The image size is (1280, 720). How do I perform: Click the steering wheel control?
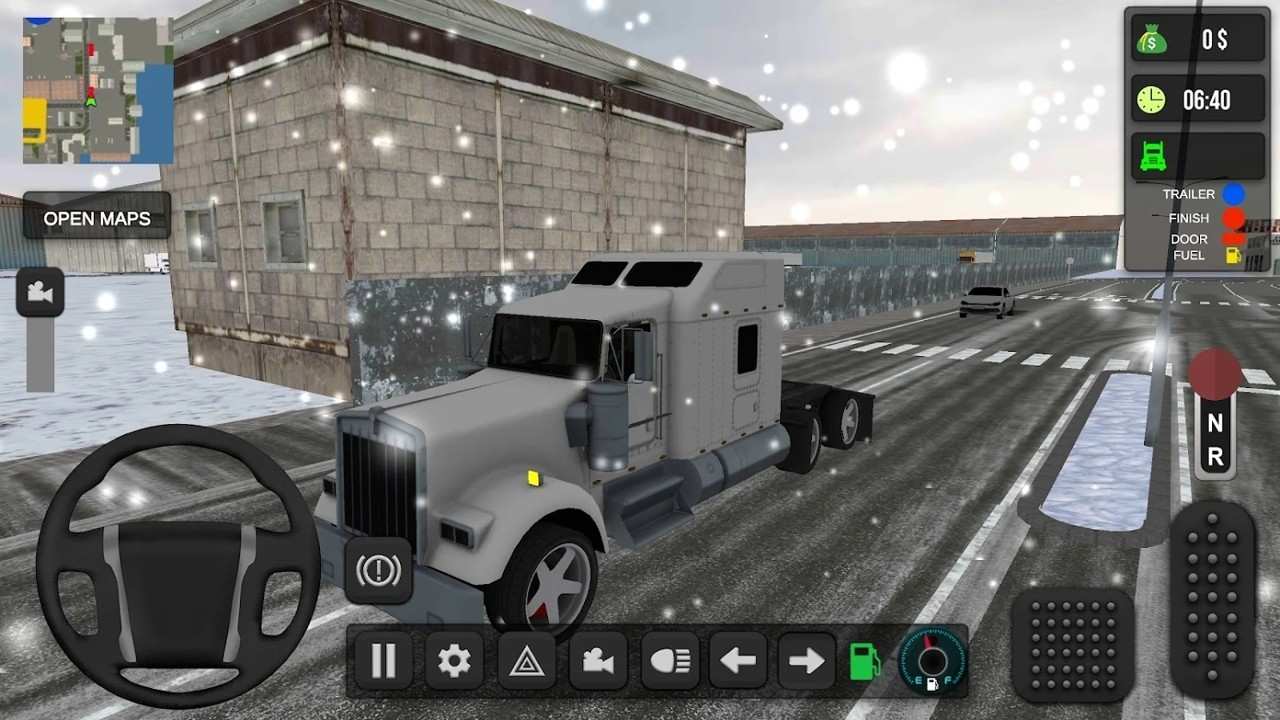[178, 566]
